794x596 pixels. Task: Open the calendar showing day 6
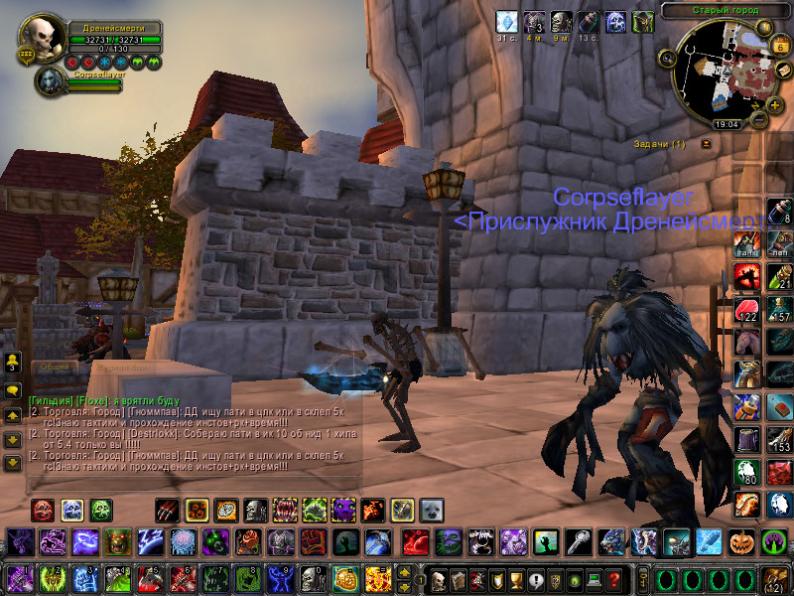coord(780,45)
